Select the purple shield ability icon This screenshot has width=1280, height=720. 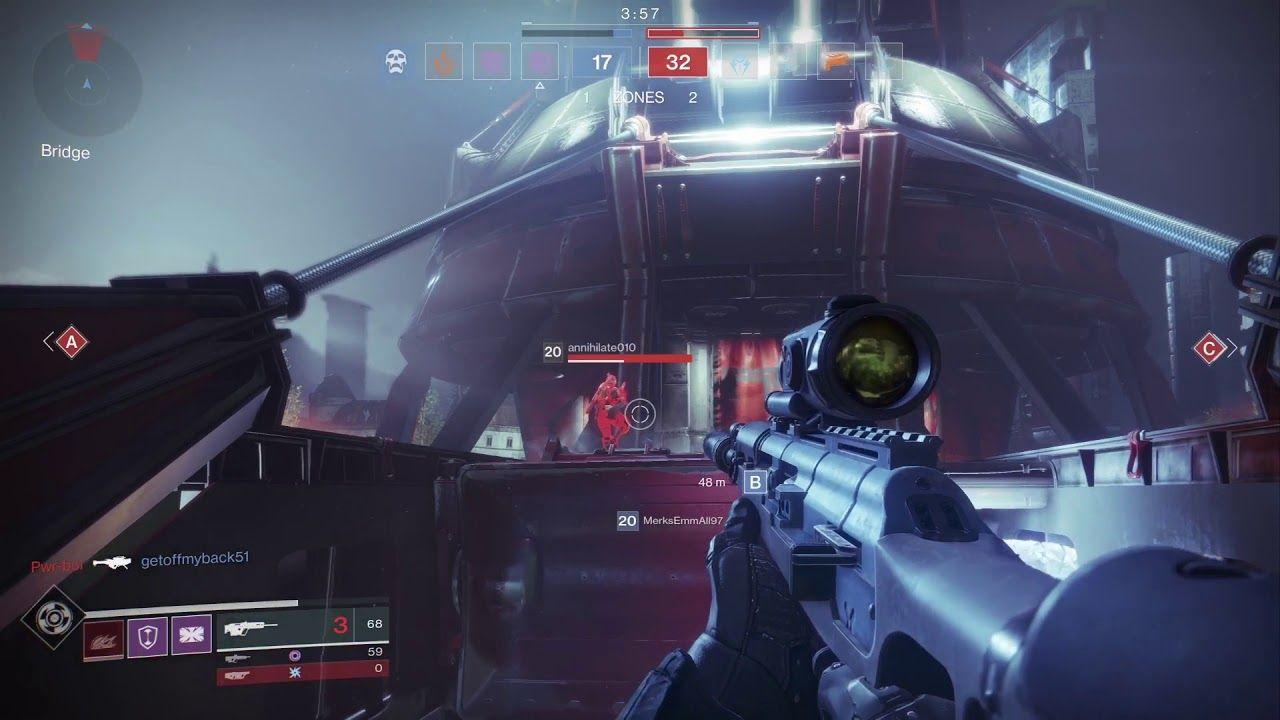pyautogui.click(x=147, y=637)
